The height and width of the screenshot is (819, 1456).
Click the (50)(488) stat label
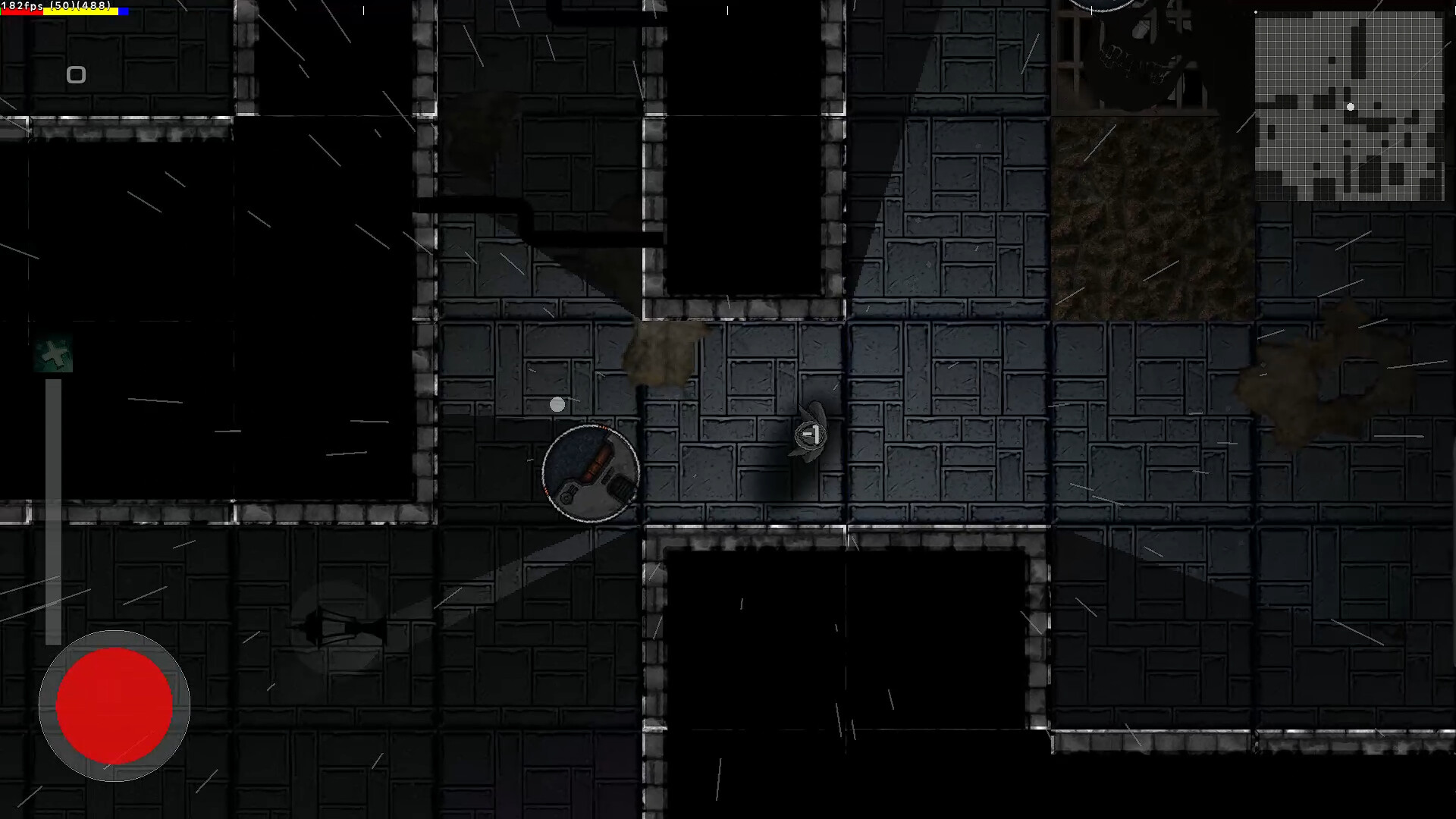tap(80, 5)
